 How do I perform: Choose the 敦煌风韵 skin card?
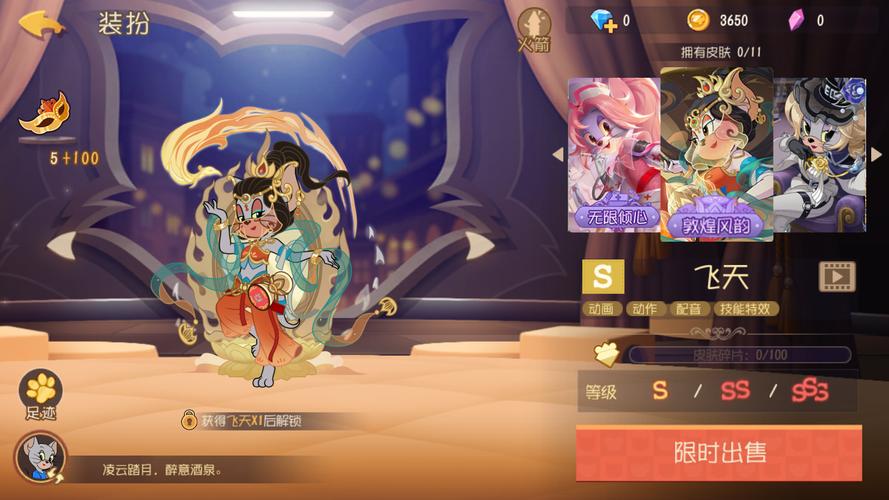tap(716, 155)
